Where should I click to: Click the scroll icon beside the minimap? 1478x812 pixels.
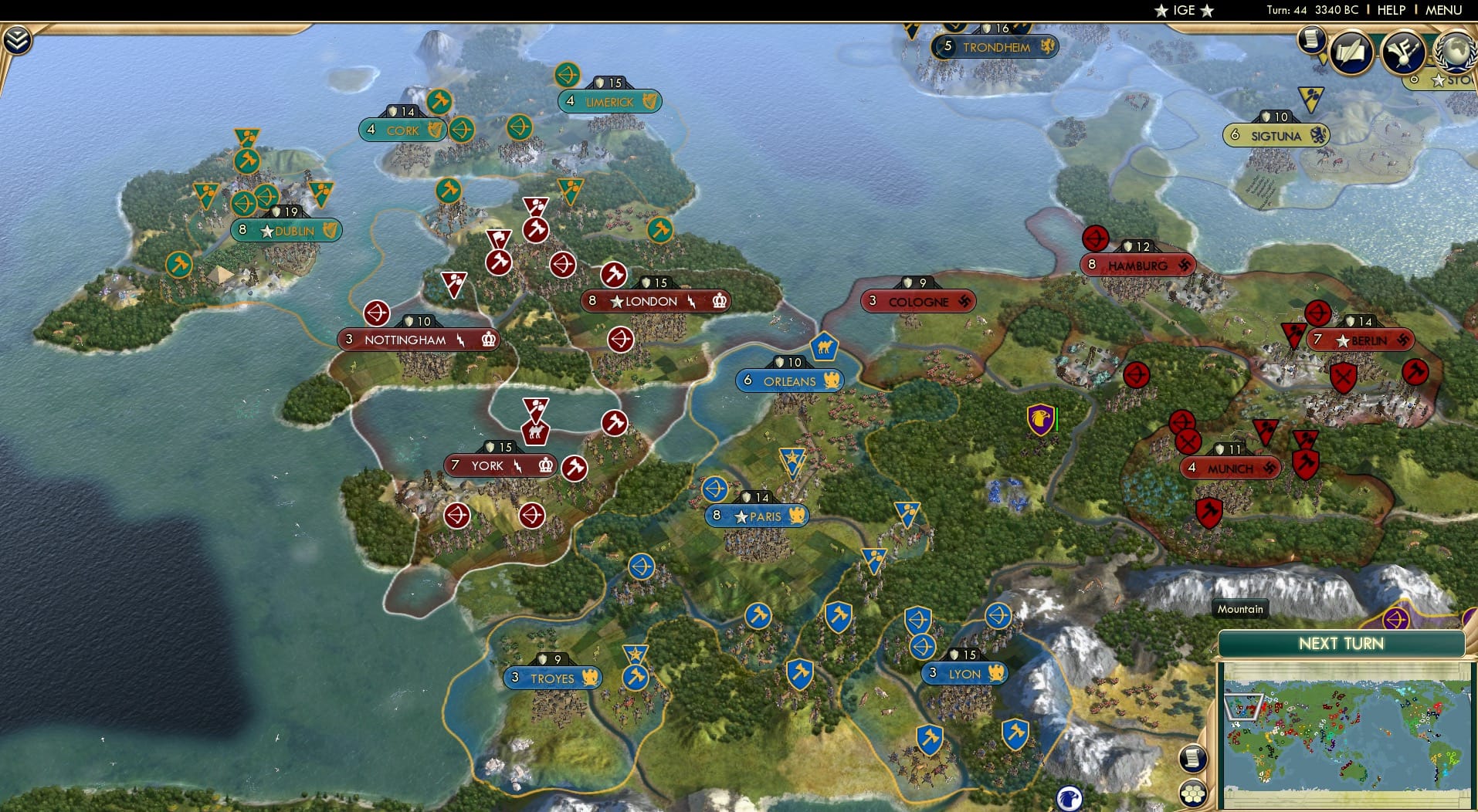[1194, 759]
